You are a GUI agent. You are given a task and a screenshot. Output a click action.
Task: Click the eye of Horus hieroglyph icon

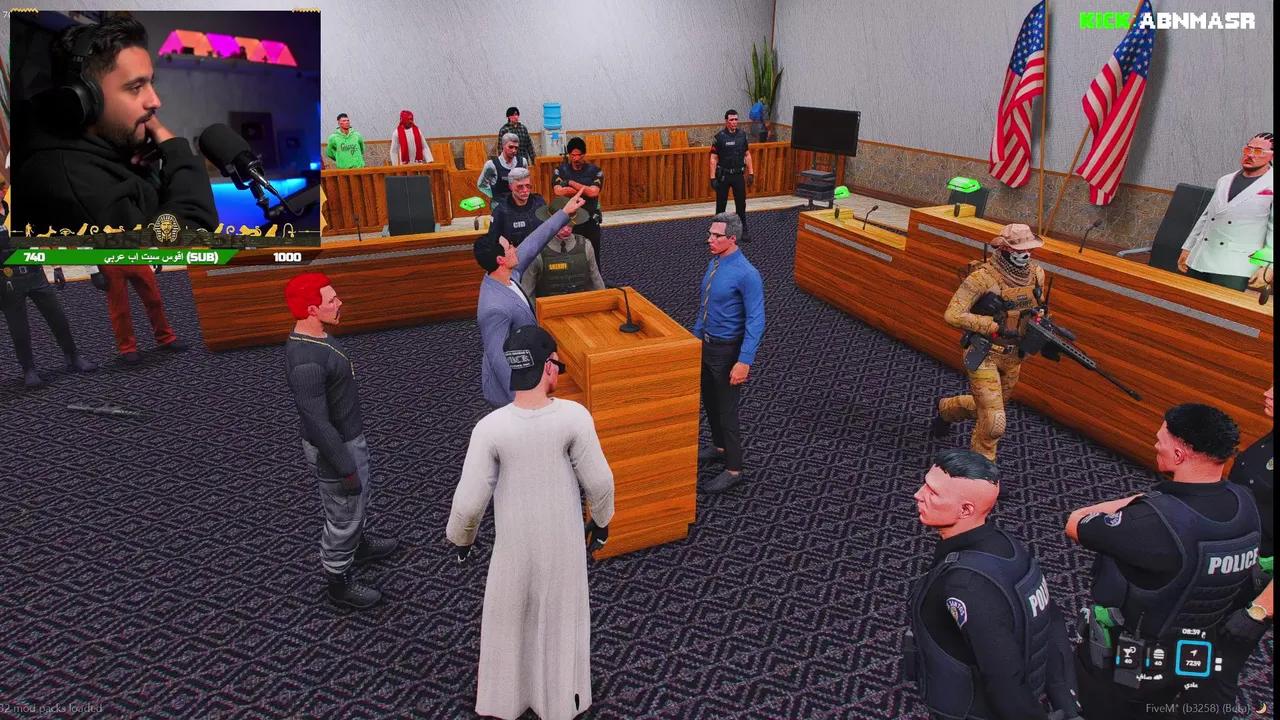[66, 232]
